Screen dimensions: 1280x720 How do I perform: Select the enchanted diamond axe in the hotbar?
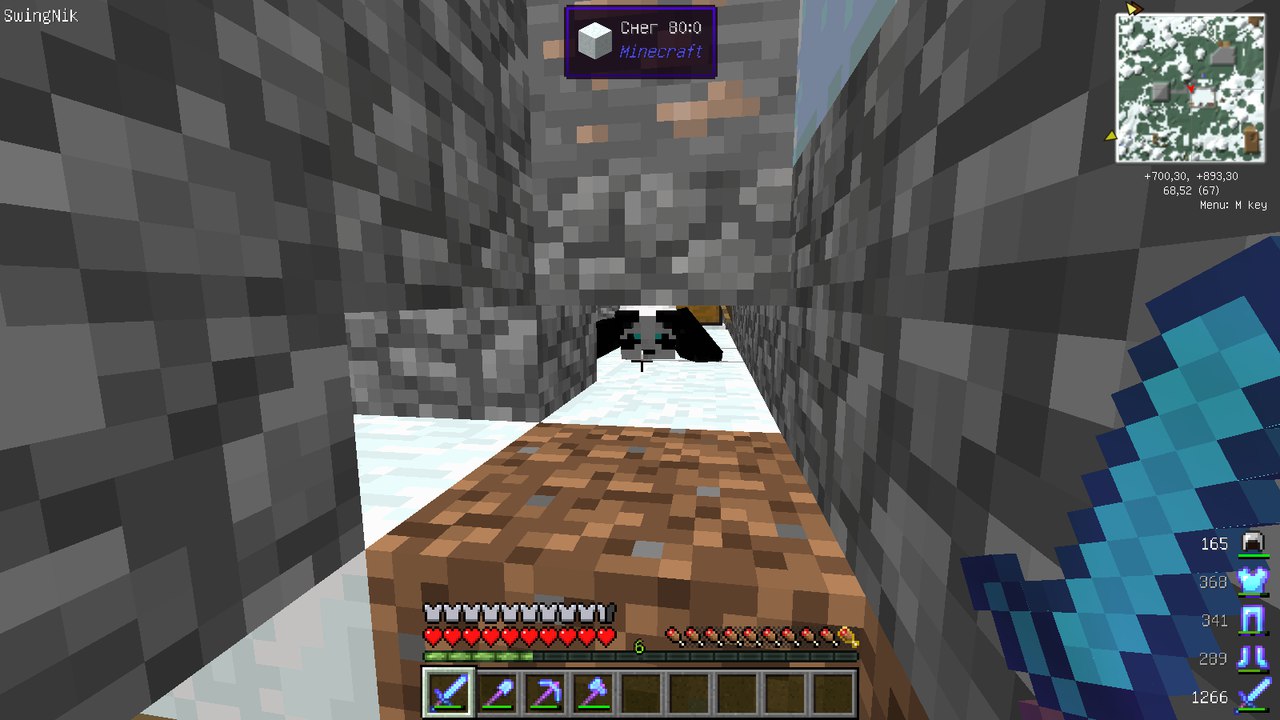click(594, 691)
